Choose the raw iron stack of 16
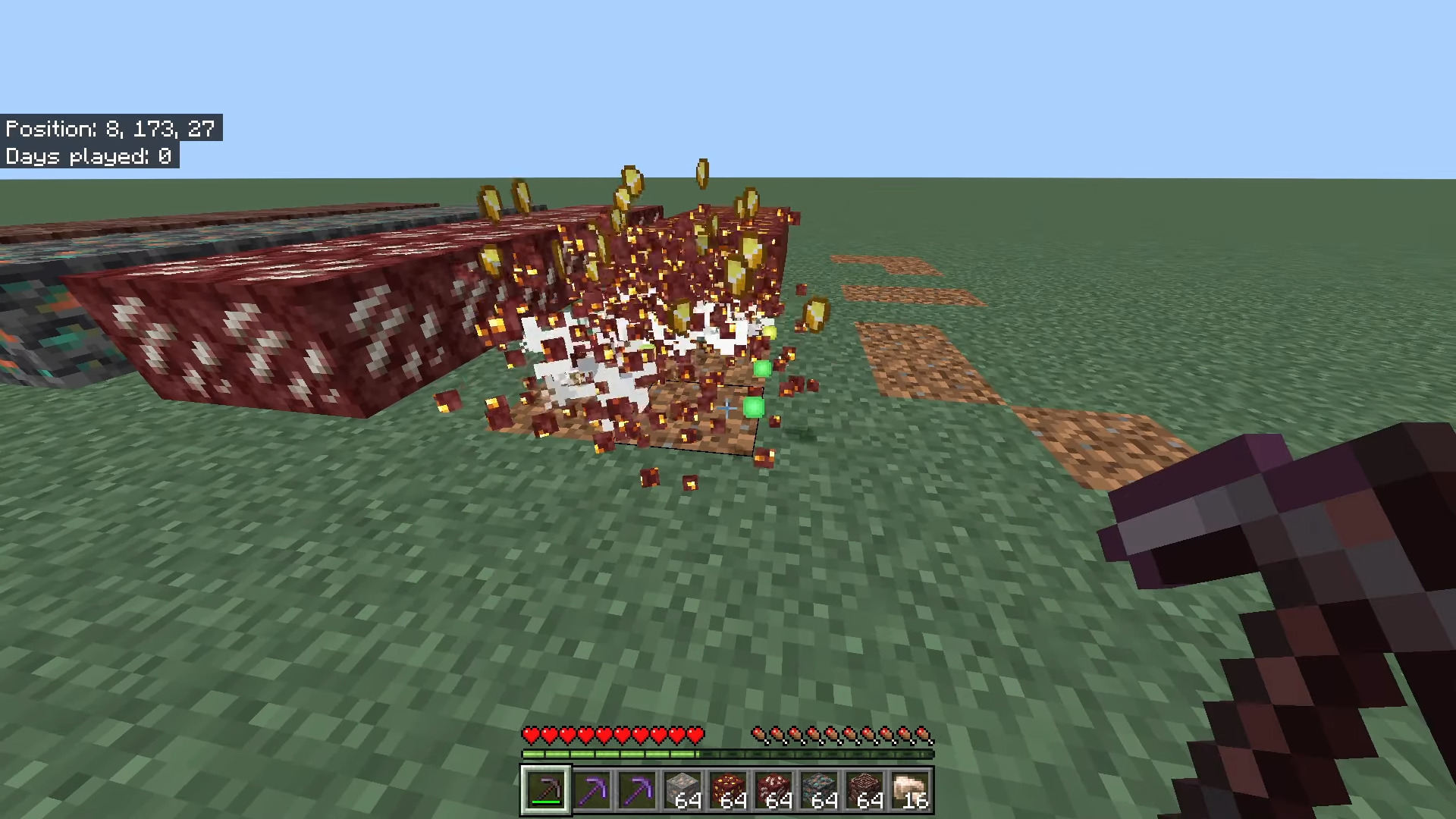This screenshot has width=1456, height=819. 910,790
